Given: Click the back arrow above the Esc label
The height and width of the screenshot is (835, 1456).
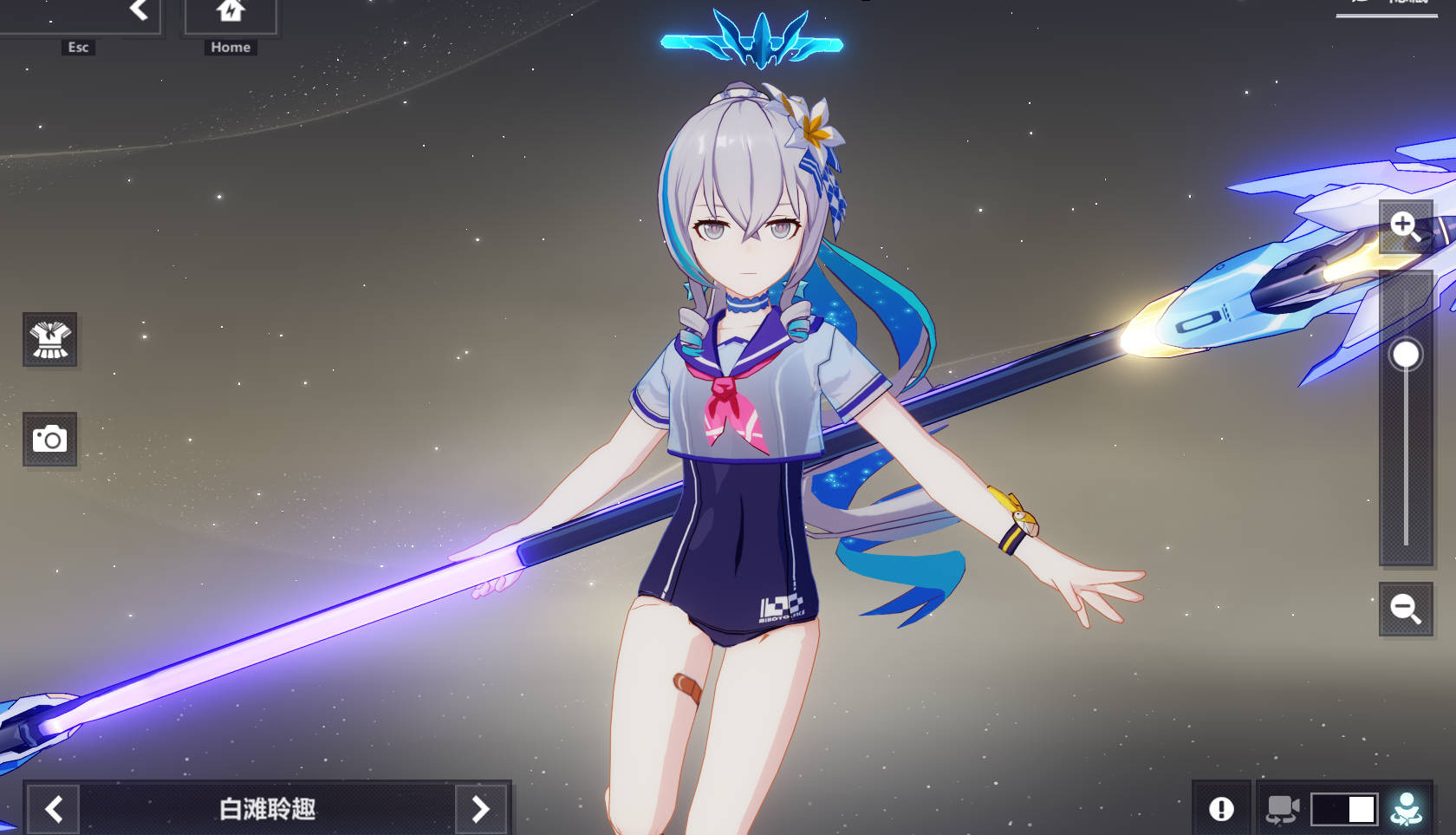Looking at the screenshot, I should click(139, 10).
